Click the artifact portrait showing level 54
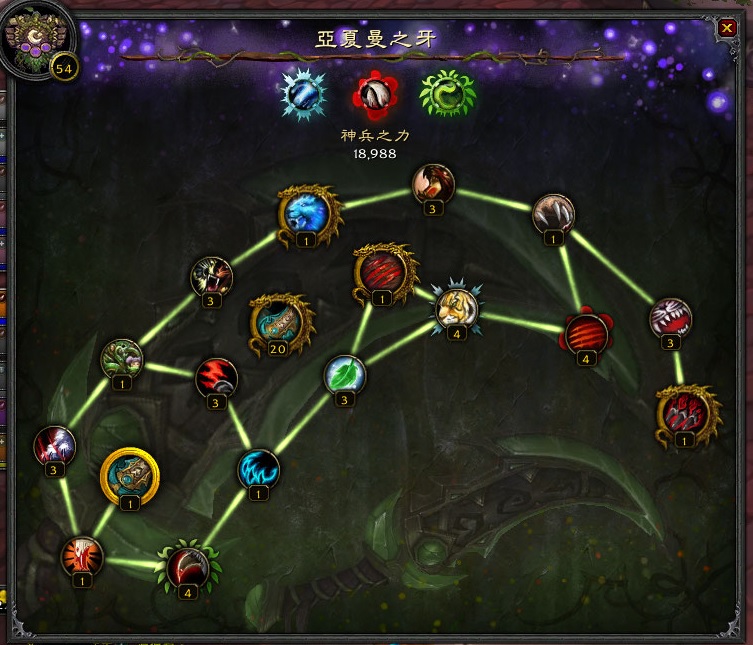Viewport: 753px width, 645px height. tap(39, 41)
